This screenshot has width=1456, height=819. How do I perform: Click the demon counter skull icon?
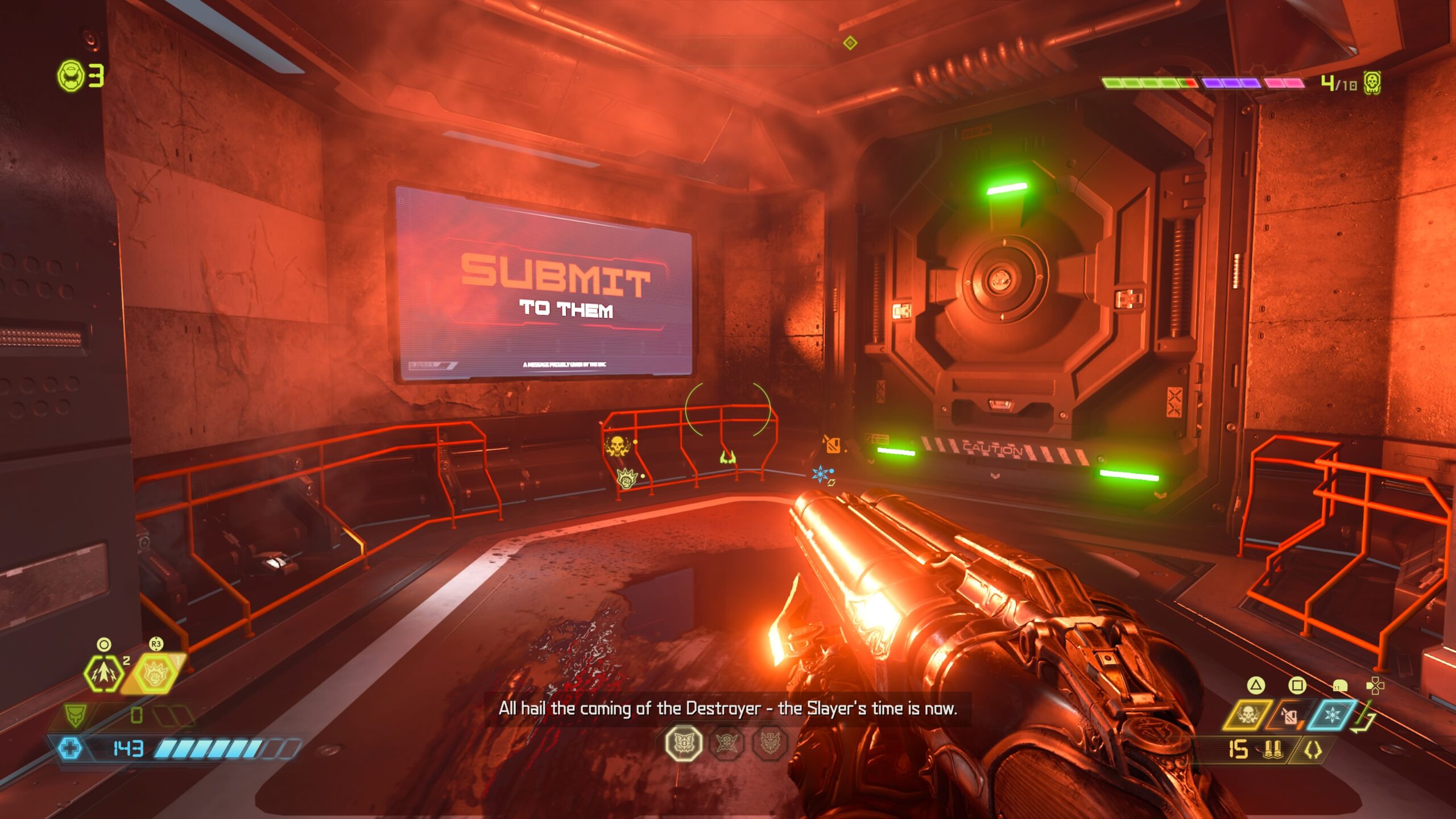[1372, 83]
